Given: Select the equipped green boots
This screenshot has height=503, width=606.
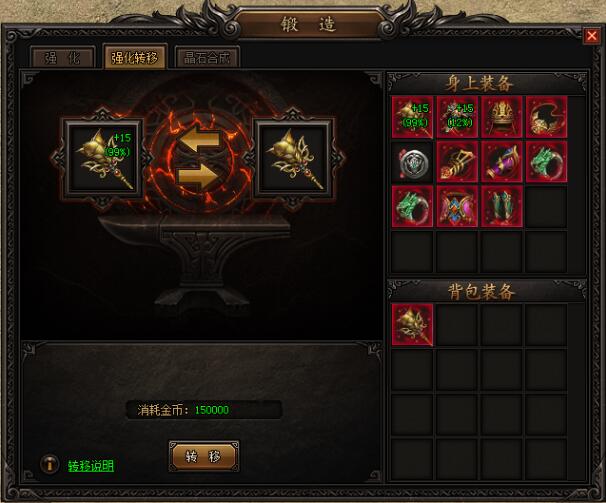Looking at the screenshot, I should pos(501,206).
